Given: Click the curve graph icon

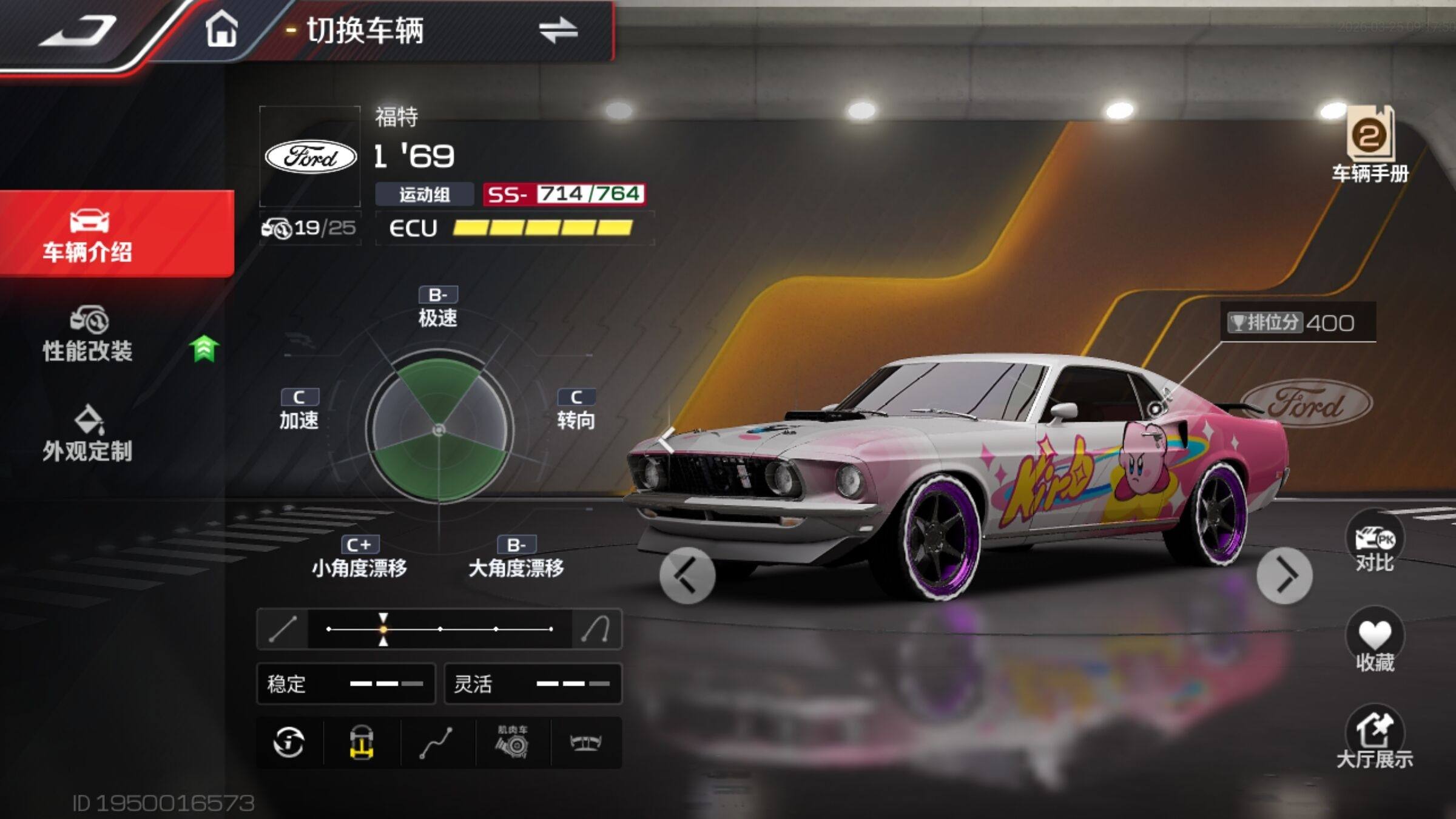Looking at the screenshot, I should 436,743.
